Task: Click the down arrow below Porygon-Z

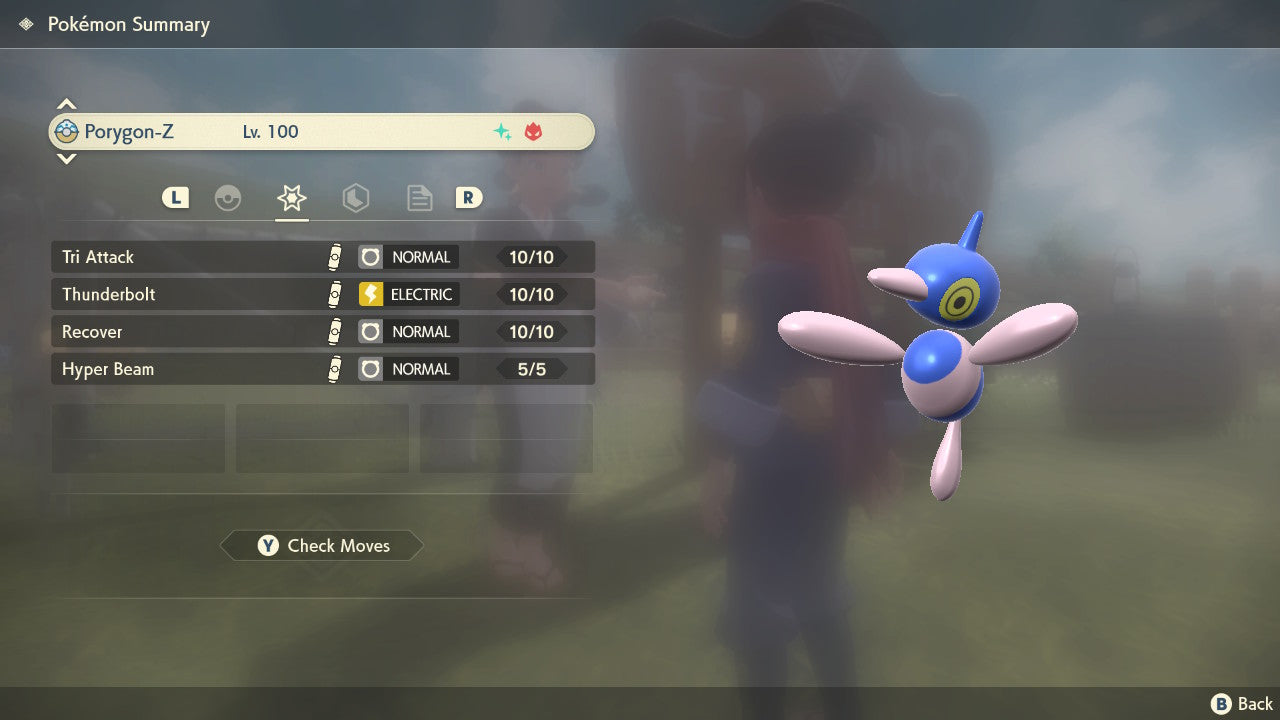Action: coord(66,158)
